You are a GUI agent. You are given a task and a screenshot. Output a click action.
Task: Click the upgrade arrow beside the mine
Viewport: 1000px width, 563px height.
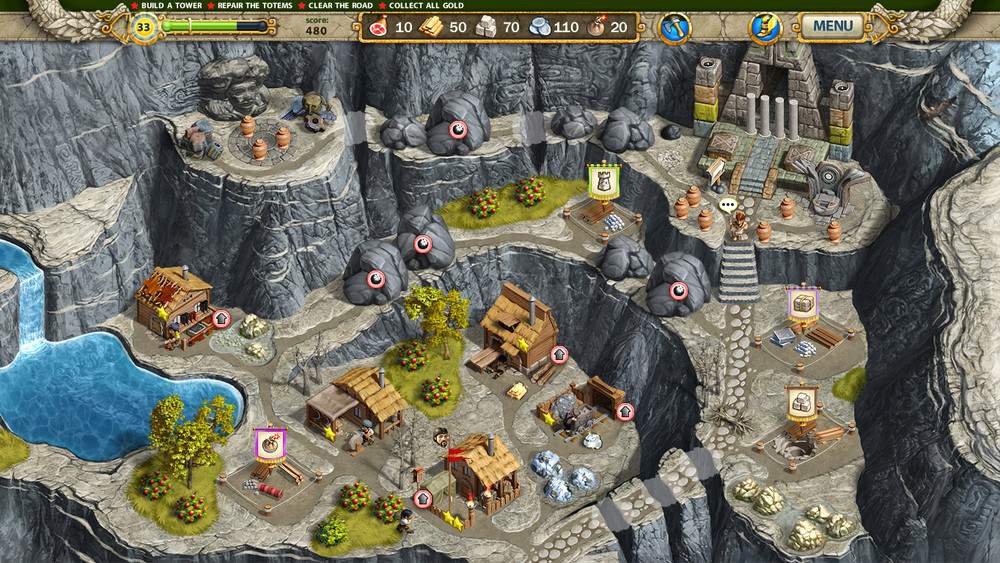tap(626, 411)
